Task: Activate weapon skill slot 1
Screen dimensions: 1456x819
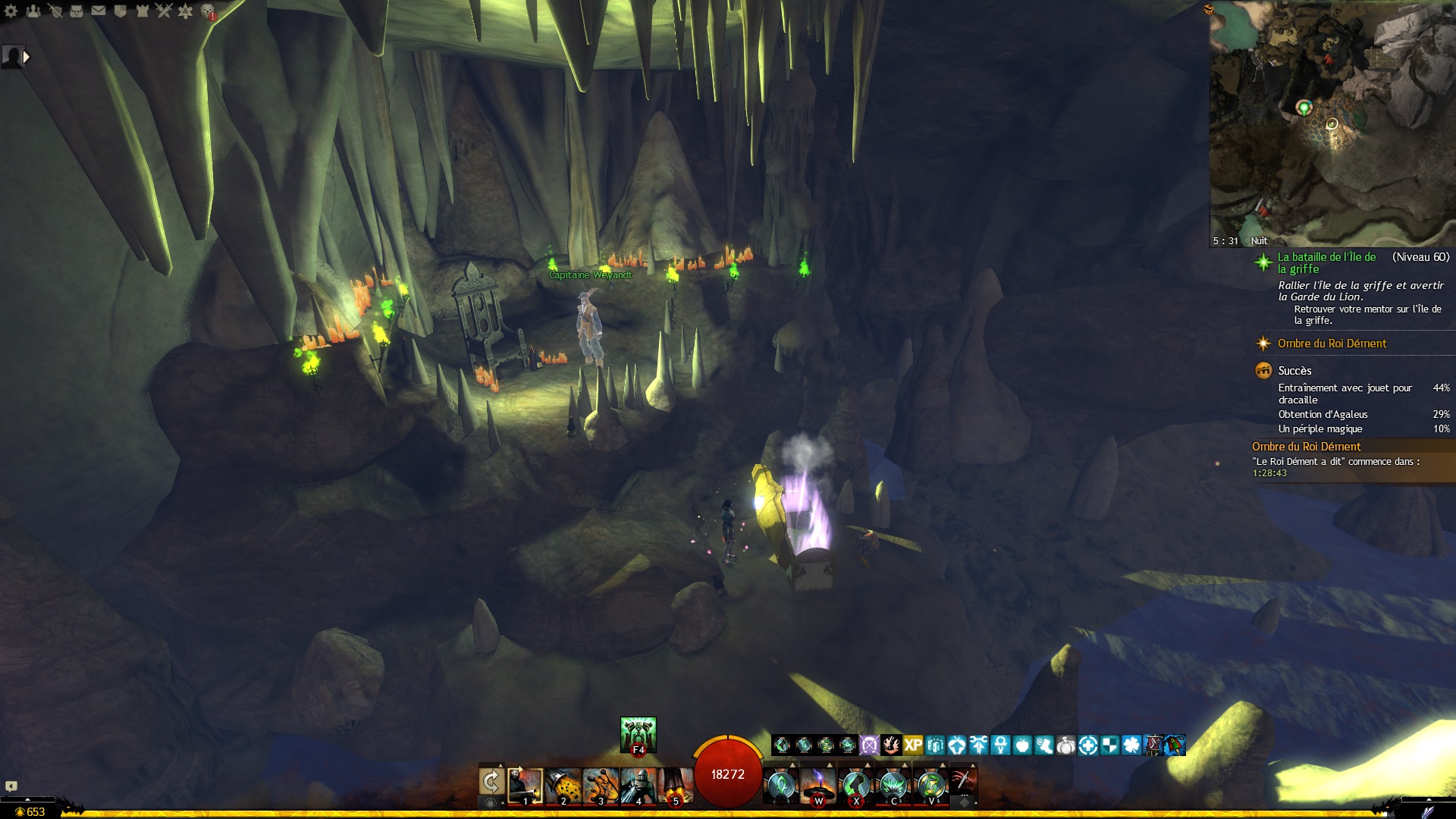Action: [x=525, y=786]
